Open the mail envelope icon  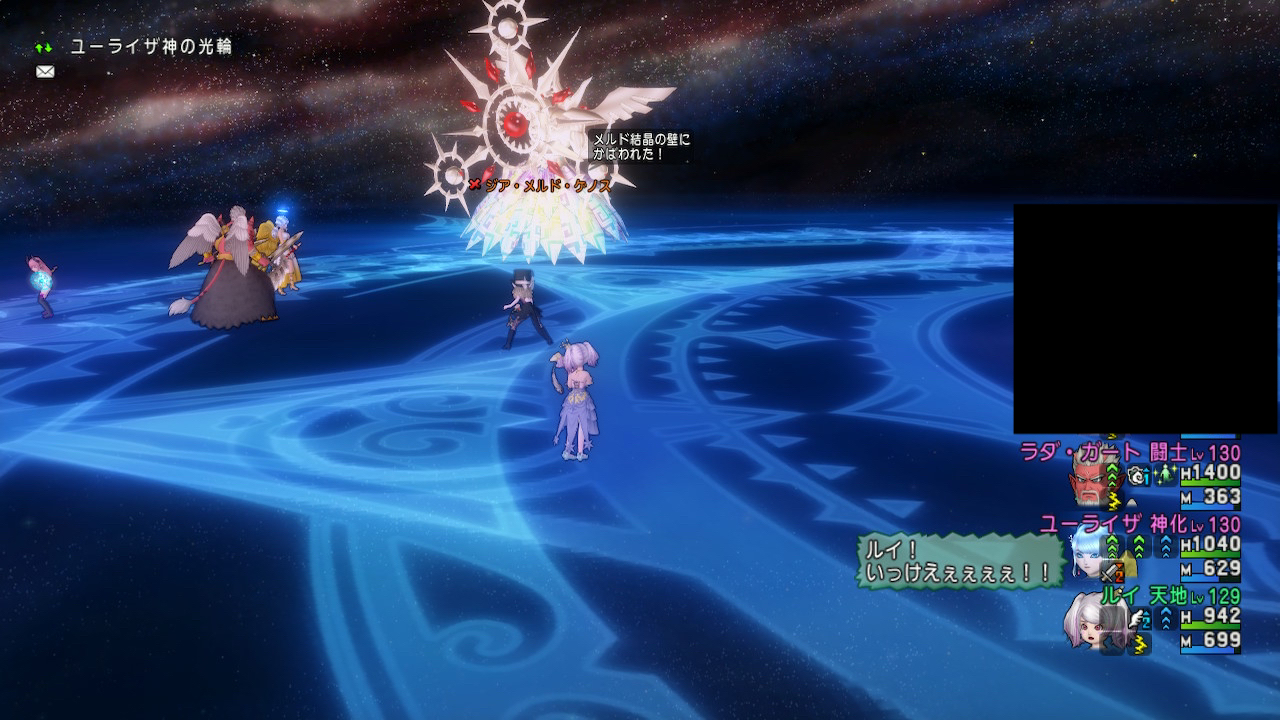pyautogui.click(x=44, y=72)
